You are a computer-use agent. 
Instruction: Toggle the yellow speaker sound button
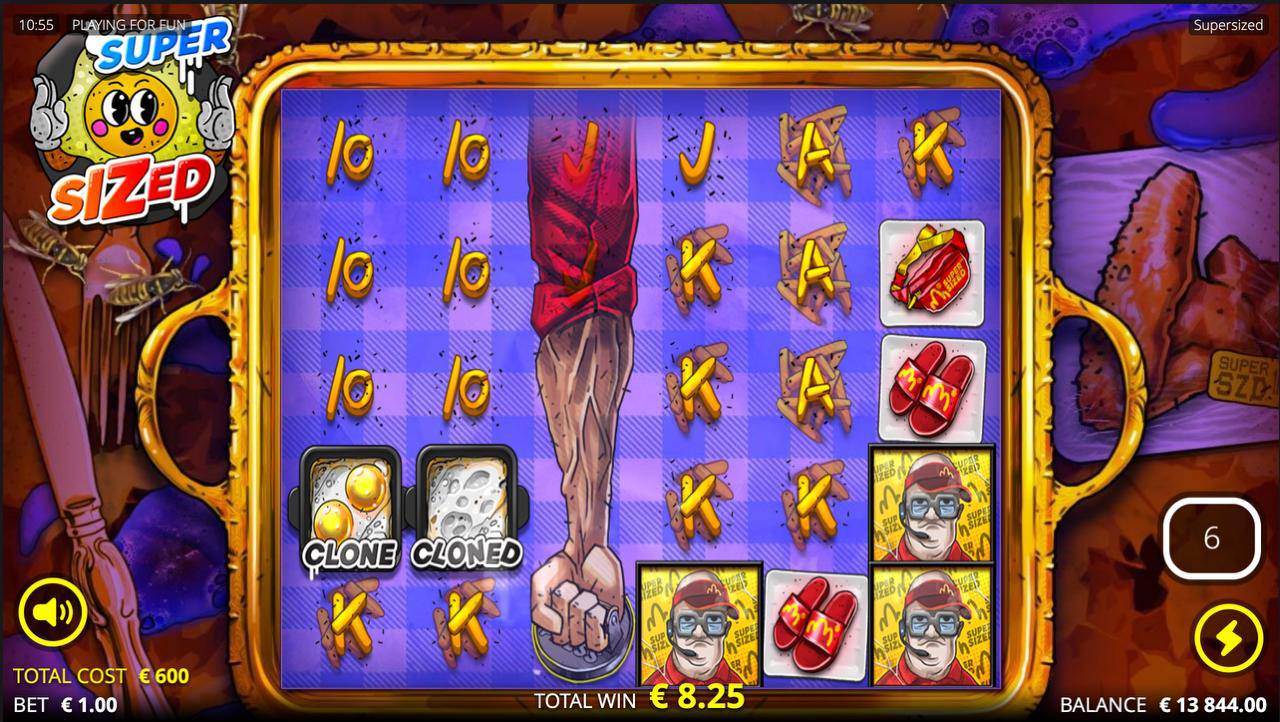[52, 611]
